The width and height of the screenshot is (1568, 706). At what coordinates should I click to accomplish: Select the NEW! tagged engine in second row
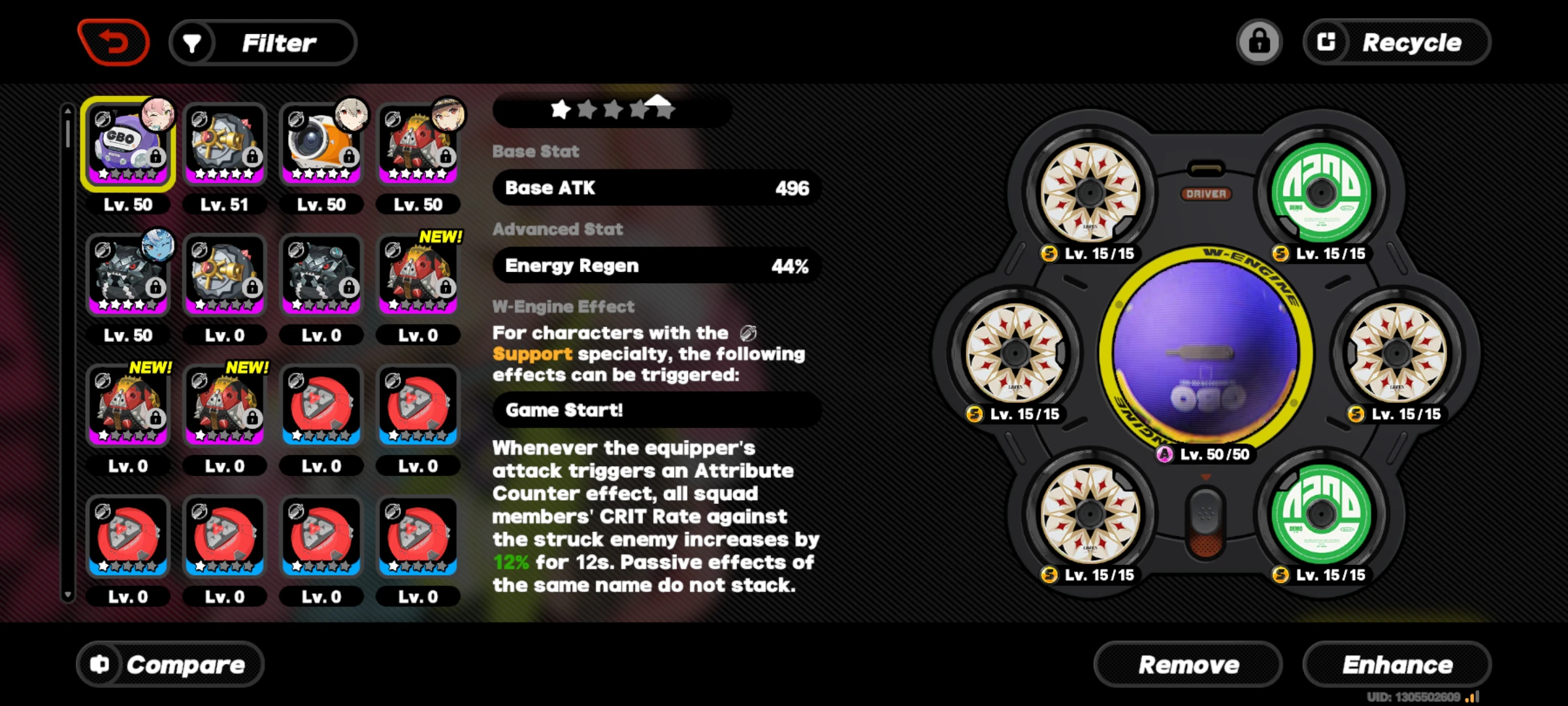coord(419,275)
